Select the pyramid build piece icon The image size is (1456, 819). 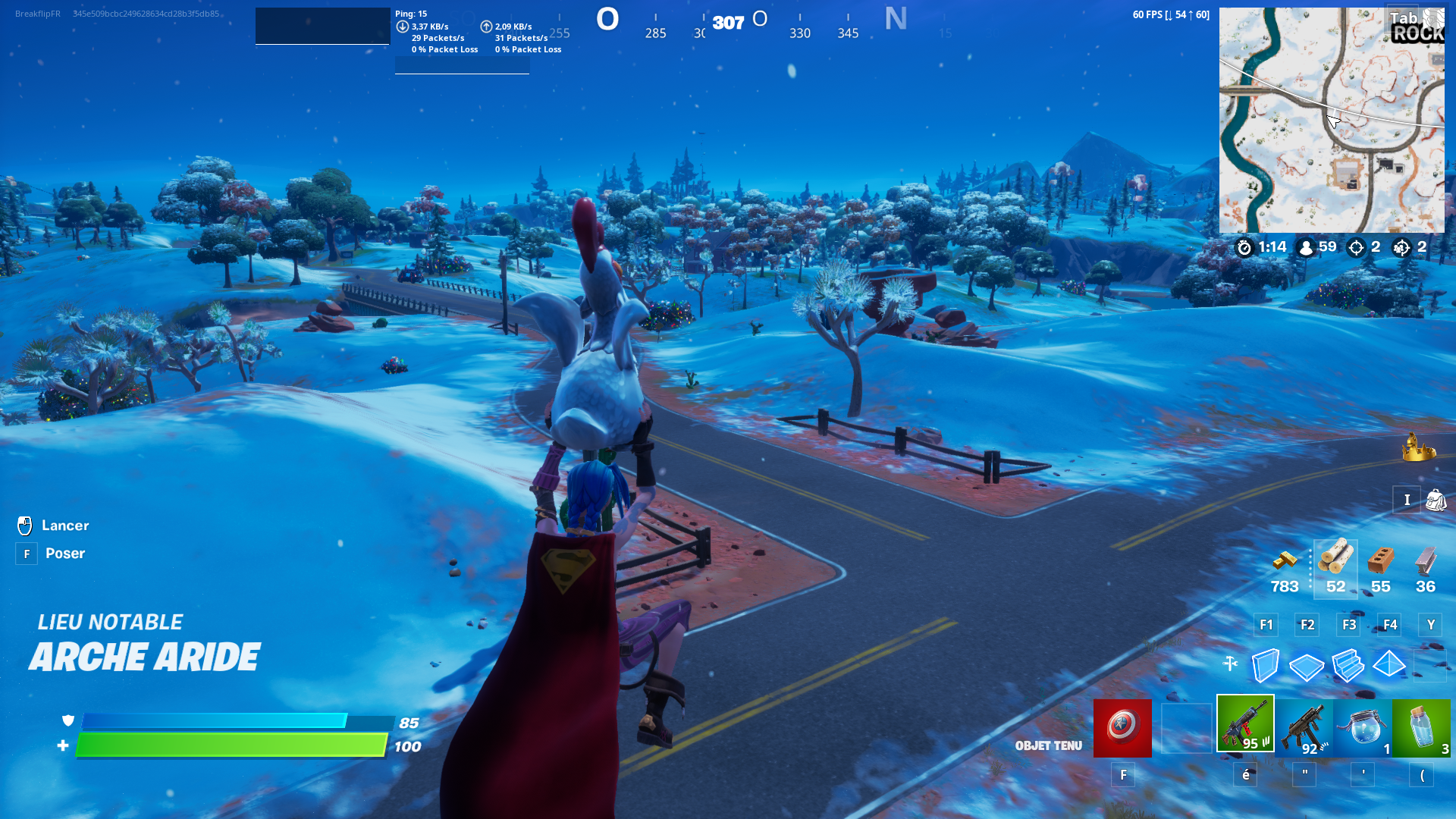pos(1389,666)
